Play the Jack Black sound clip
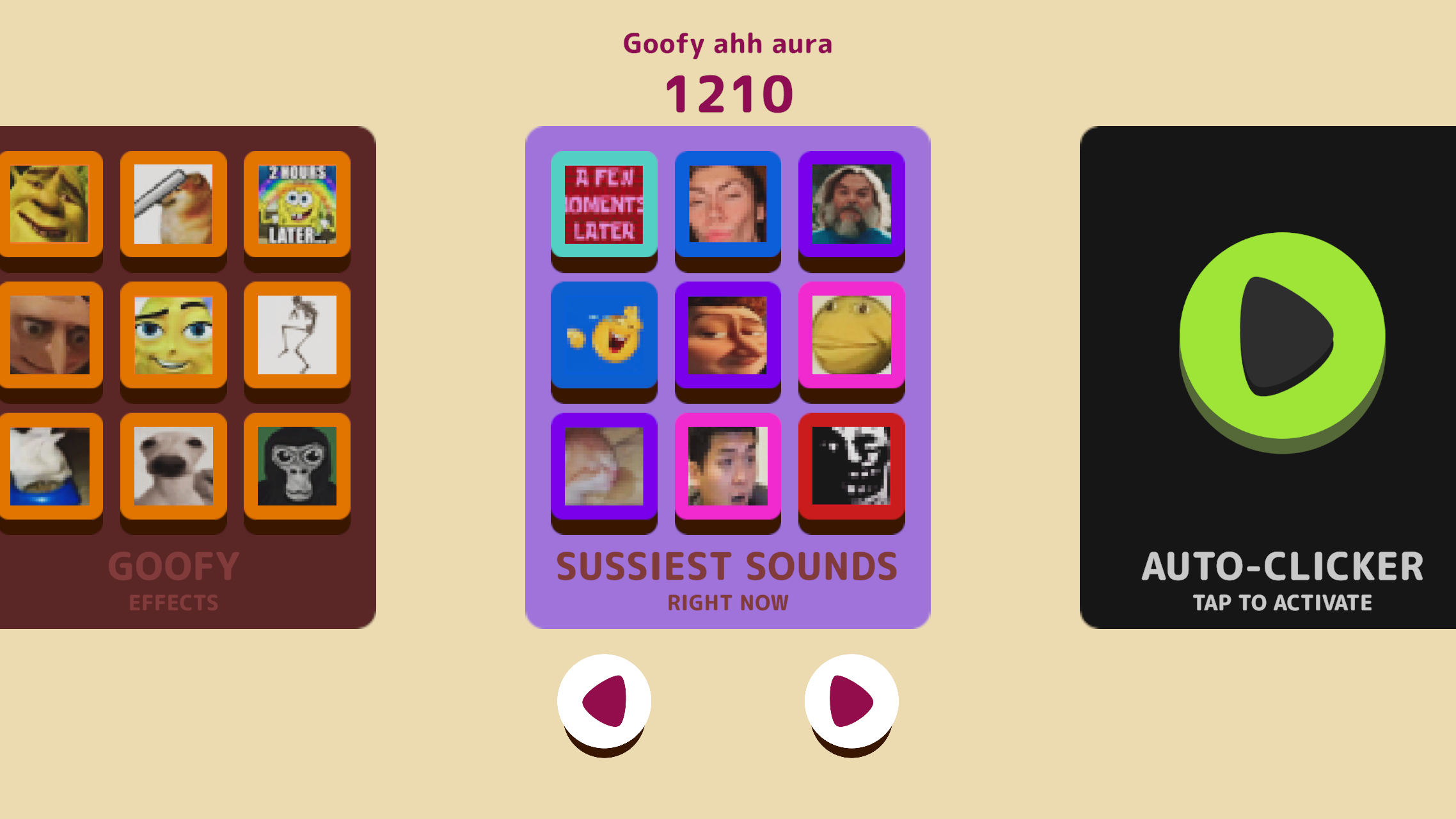The image size is (1456, 819). [x=851, y=203]
